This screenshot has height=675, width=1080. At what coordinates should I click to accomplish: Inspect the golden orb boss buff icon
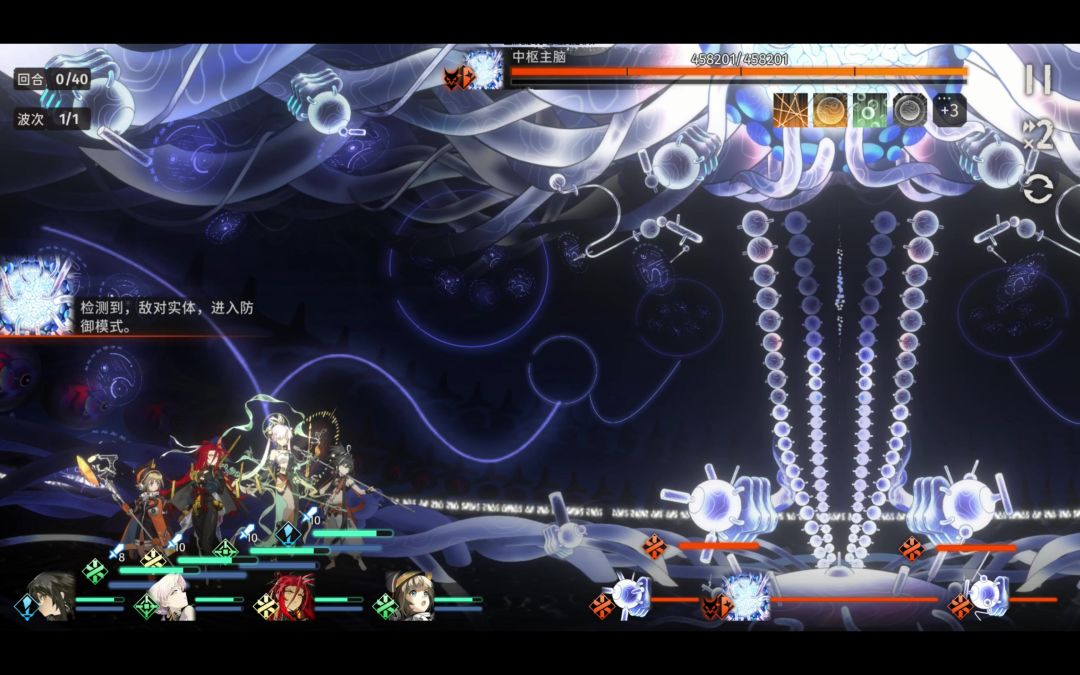[x=829, y=109]
